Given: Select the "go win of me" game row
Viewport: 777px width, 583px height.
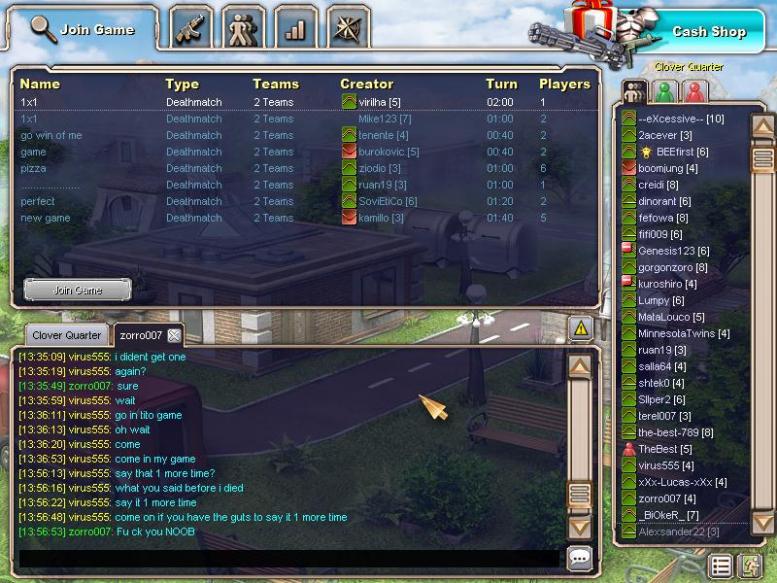Looking at the screenshot, I should (52, 135).
